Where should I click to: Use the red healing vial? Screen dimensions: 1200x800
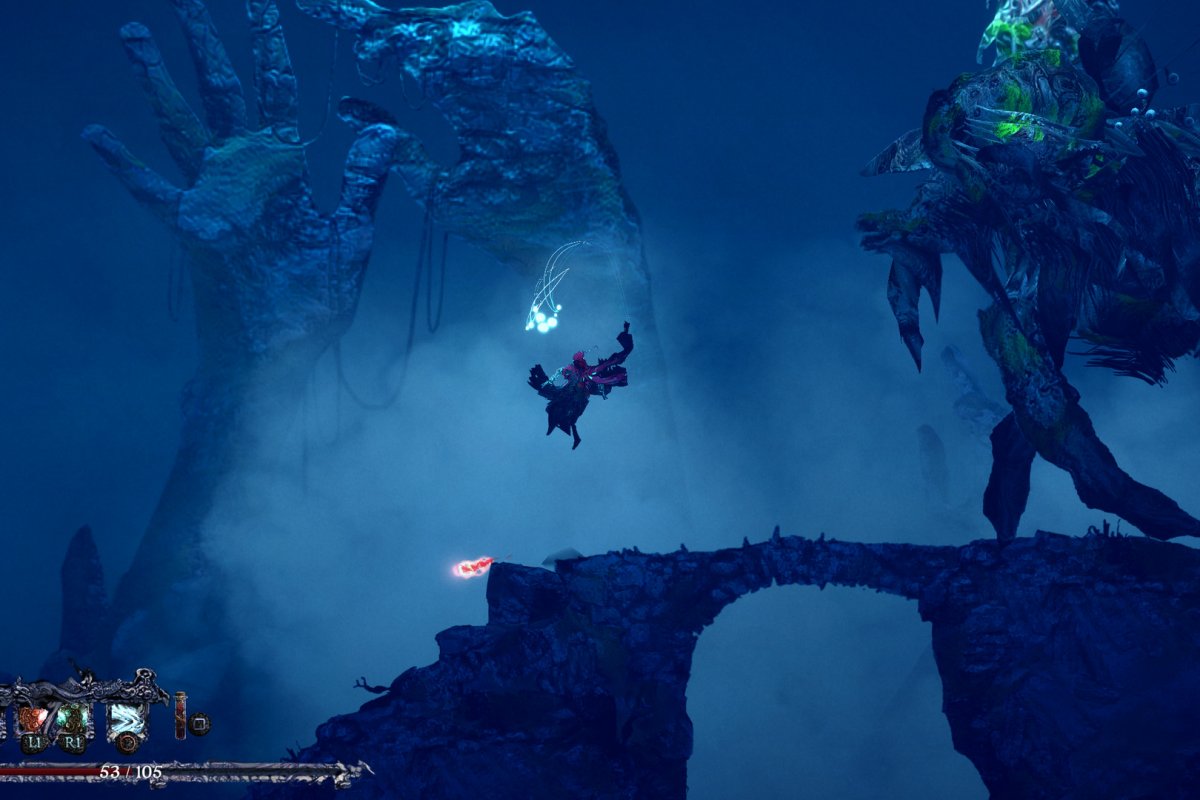pos(180,716)
